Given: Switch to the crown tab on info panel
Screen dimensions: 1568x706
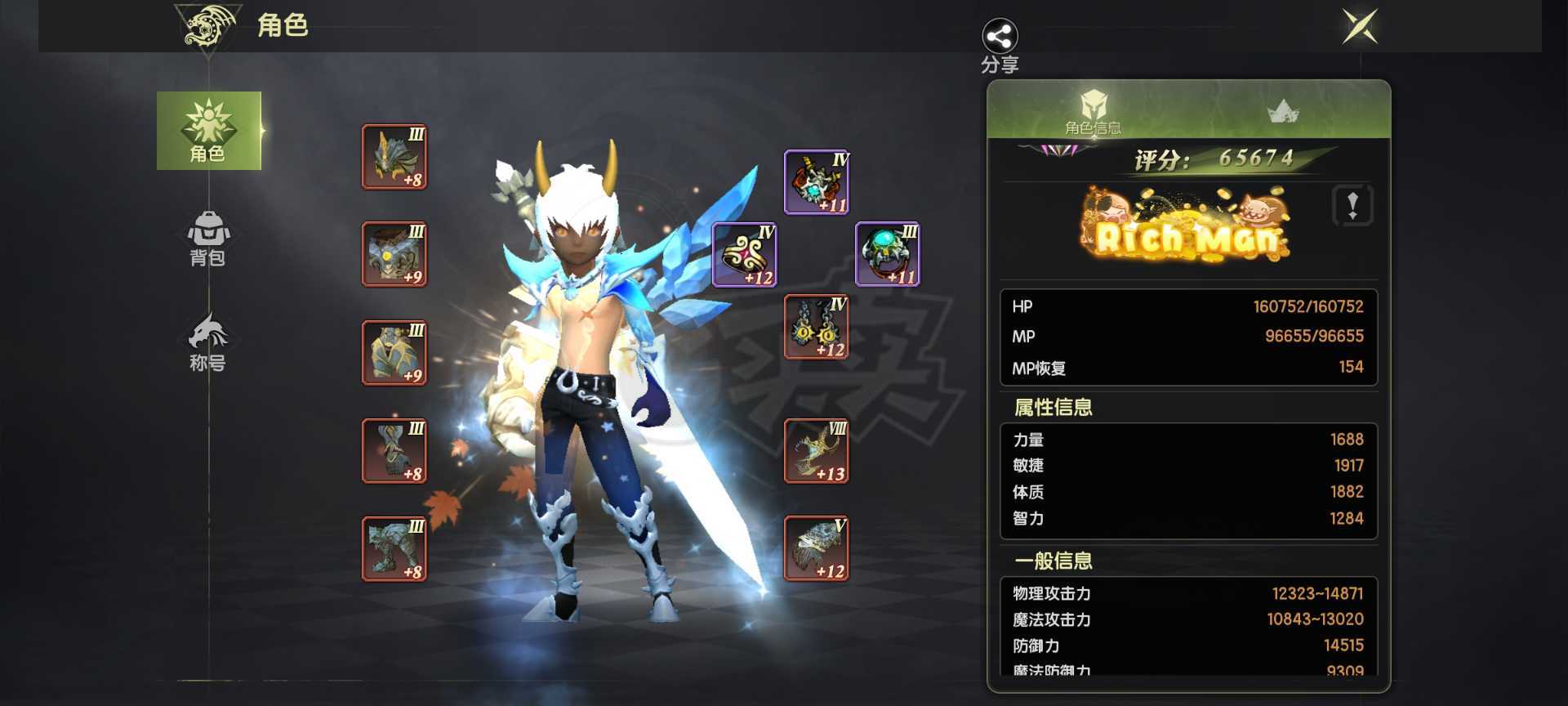Looking at the screenshot, I should point(1282,110).
